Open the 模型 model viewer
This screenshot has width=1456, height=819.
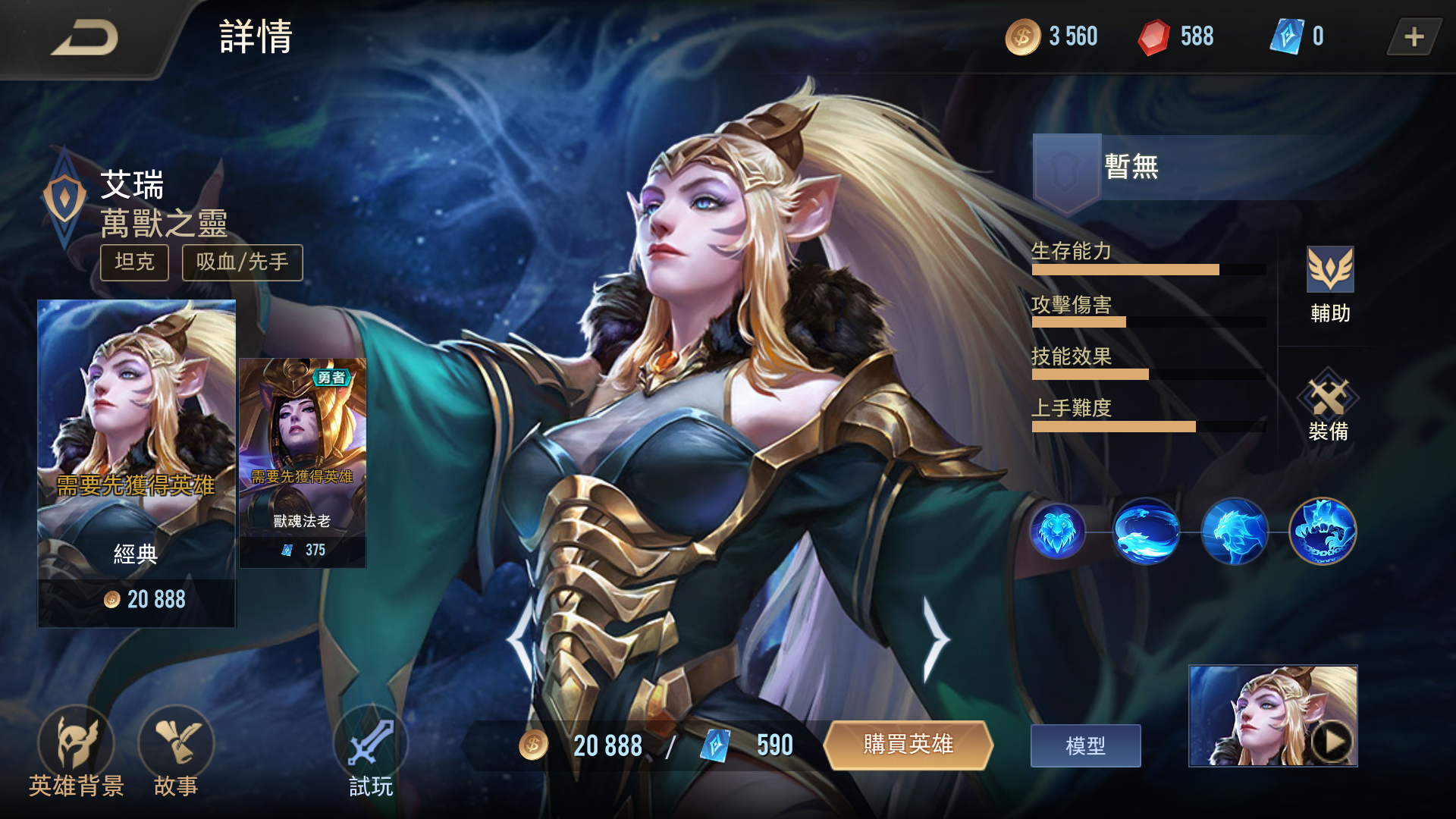point(1085,745)
